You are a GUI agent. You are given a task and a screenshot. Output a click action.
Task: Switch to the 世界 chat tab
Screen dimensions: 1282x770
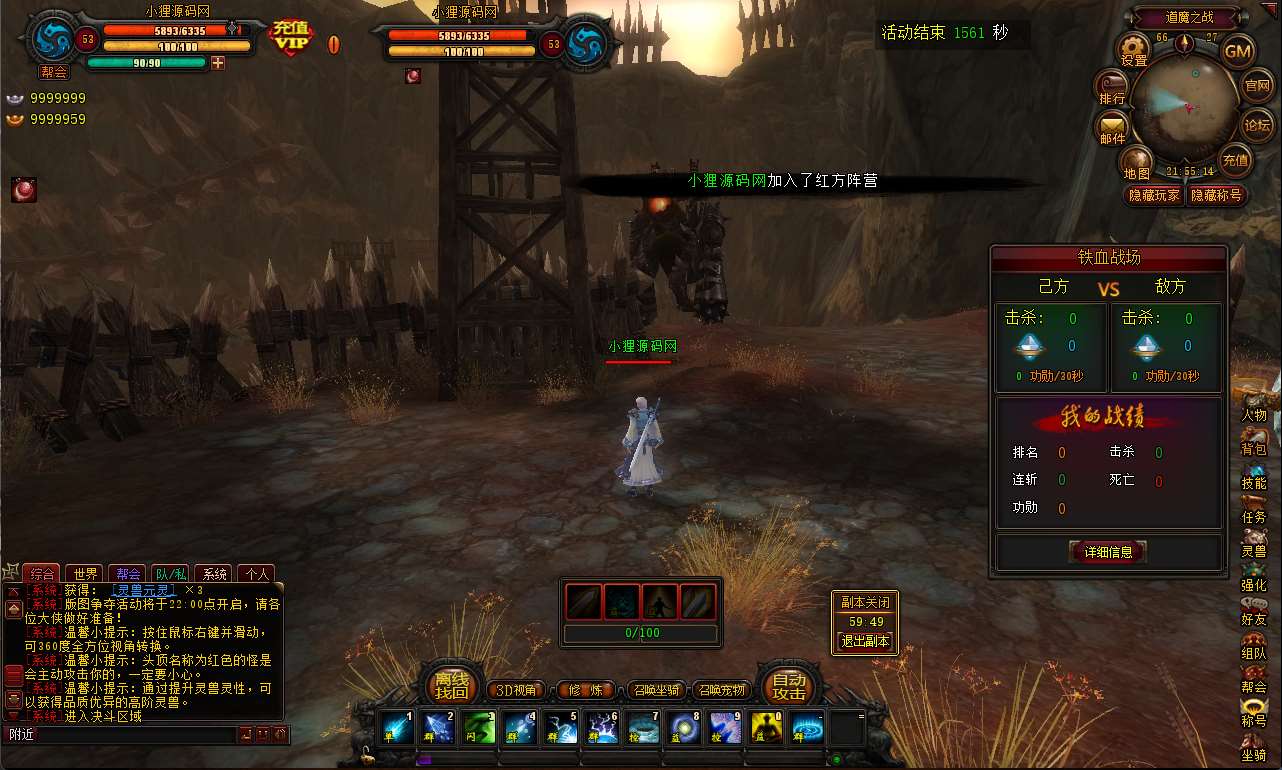[87, 574]
